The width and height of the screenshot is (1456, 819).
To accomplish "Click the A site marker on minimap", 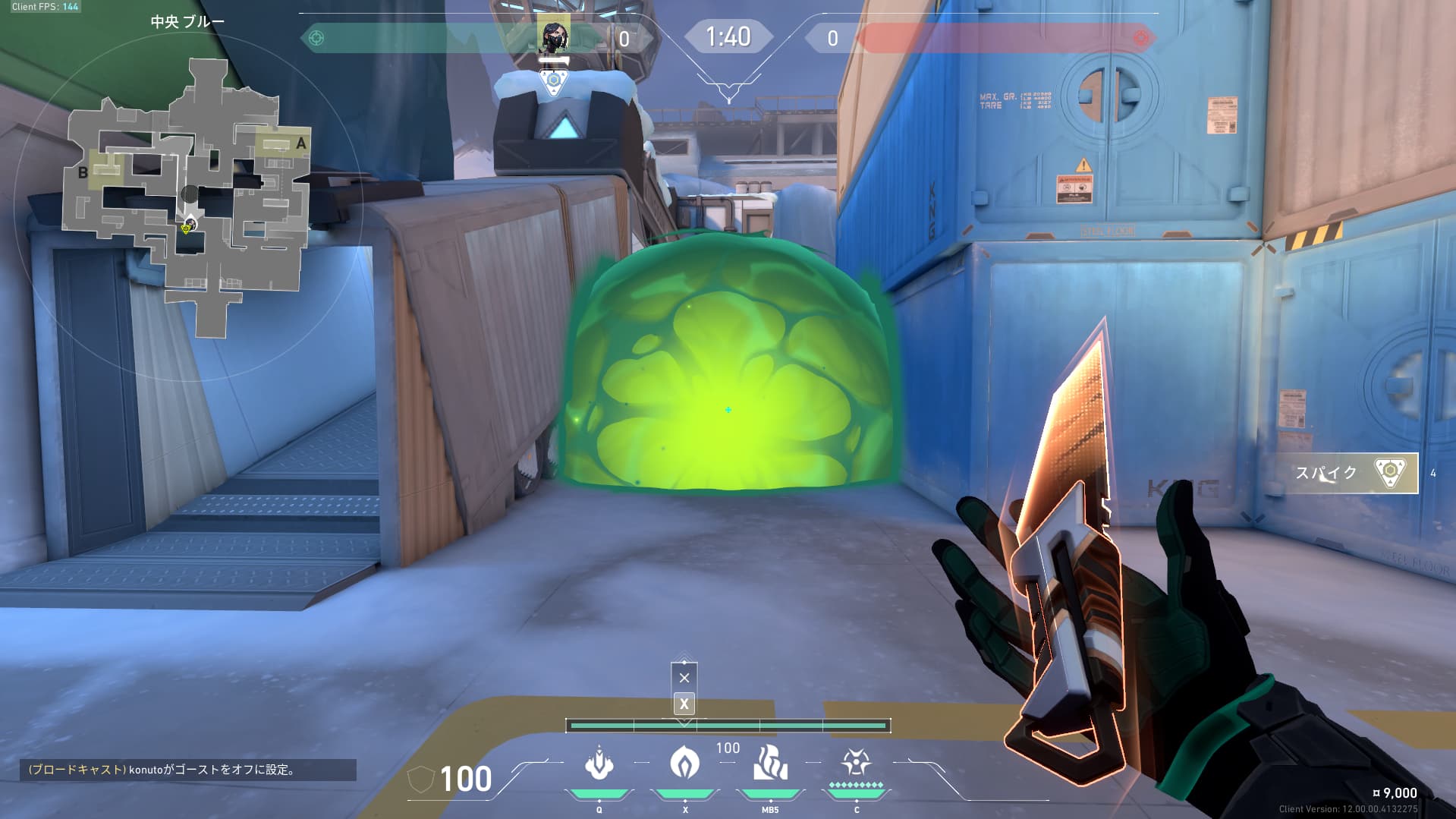I will point(301,143).
